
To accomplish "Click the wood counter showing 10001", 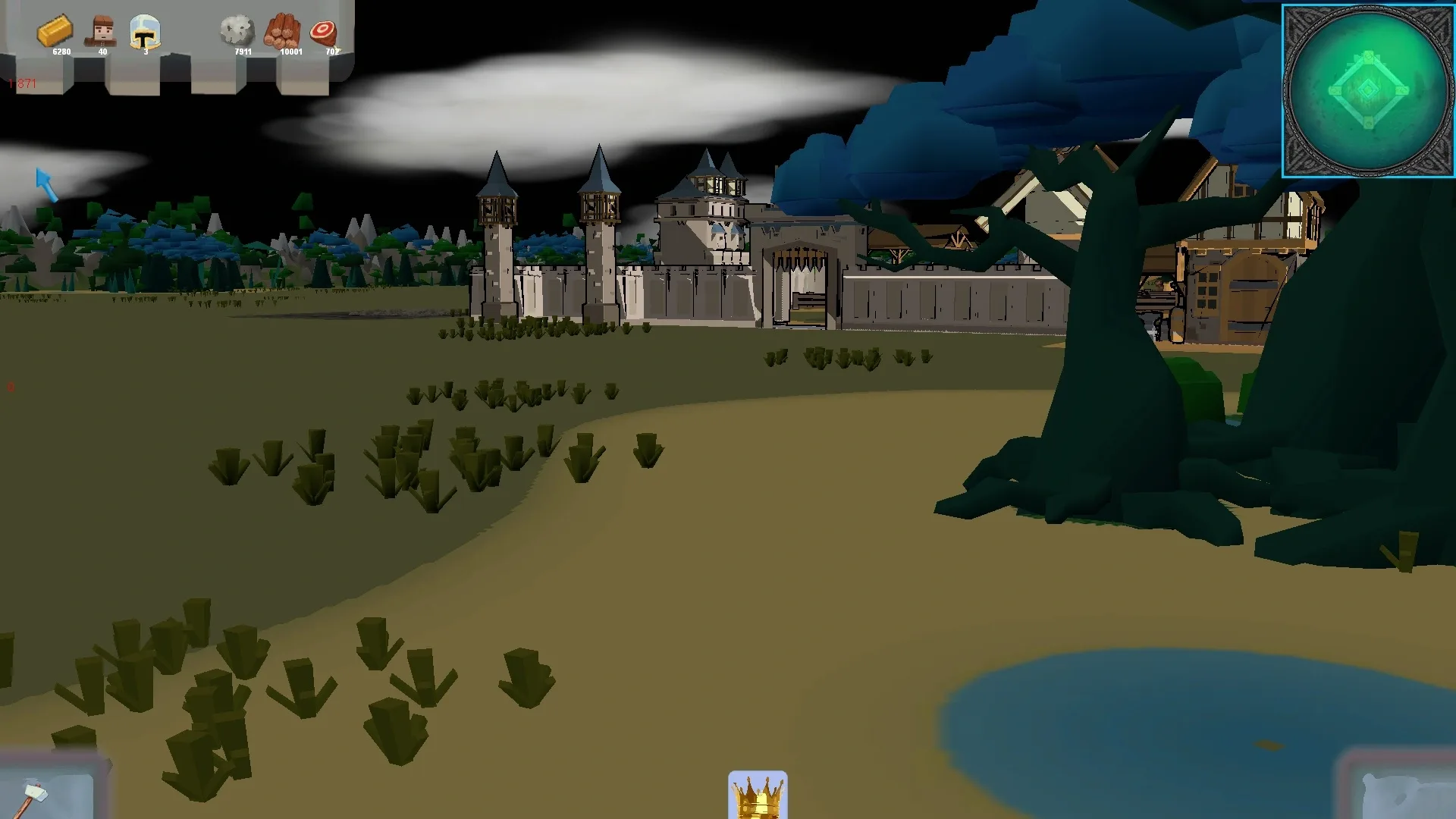I will [x=290, y=52].
